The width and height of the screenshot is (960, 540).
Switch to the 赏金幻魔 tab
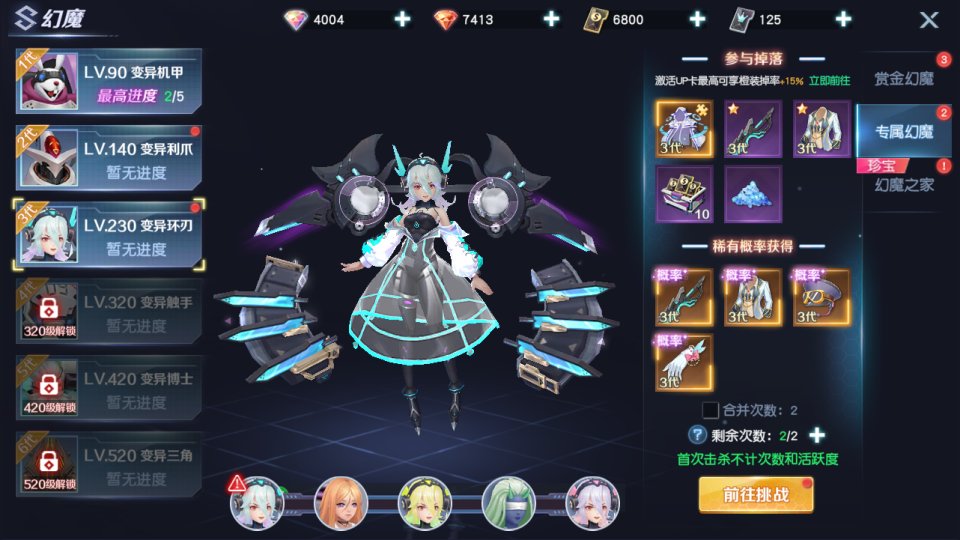click(903, 78)
